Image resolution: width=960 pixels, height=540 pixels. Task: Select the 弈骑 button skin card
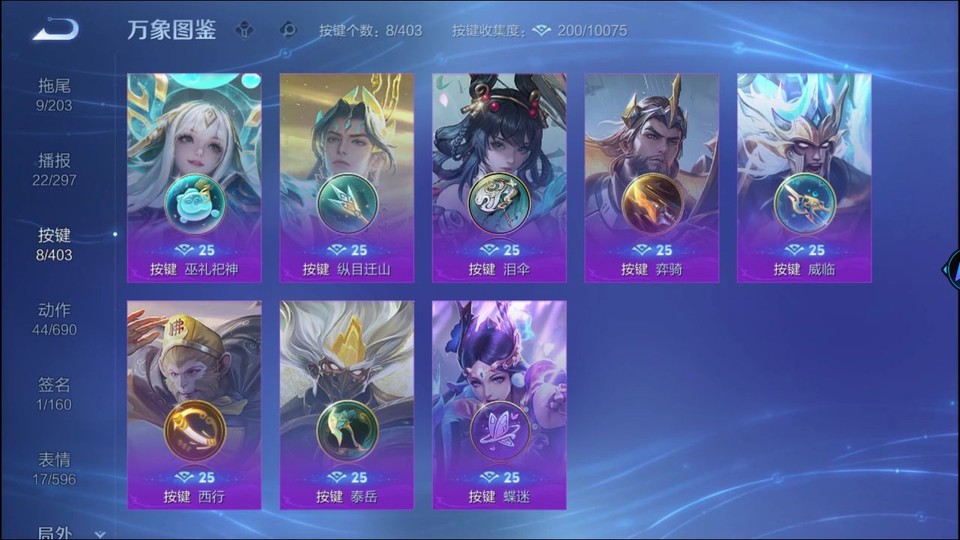click(x=652, y=178)
